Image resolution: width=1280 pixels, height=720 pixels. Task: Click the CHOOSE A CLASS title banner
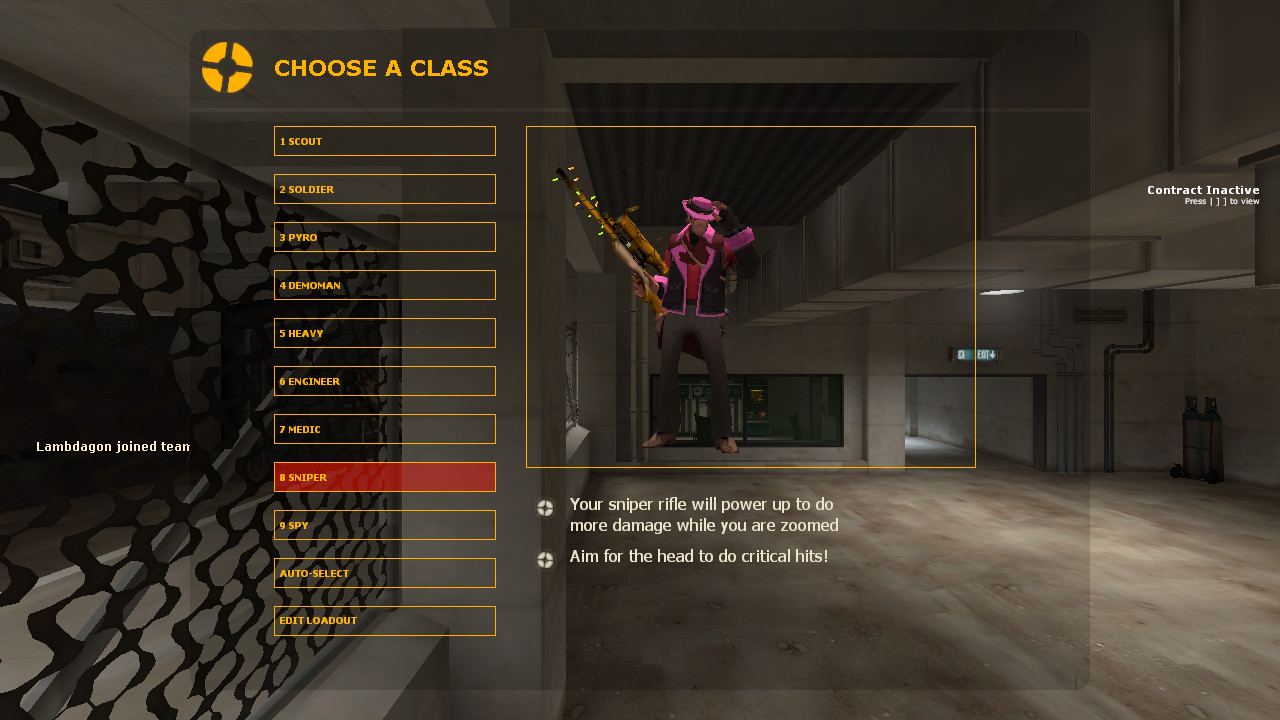coord(381,68)
